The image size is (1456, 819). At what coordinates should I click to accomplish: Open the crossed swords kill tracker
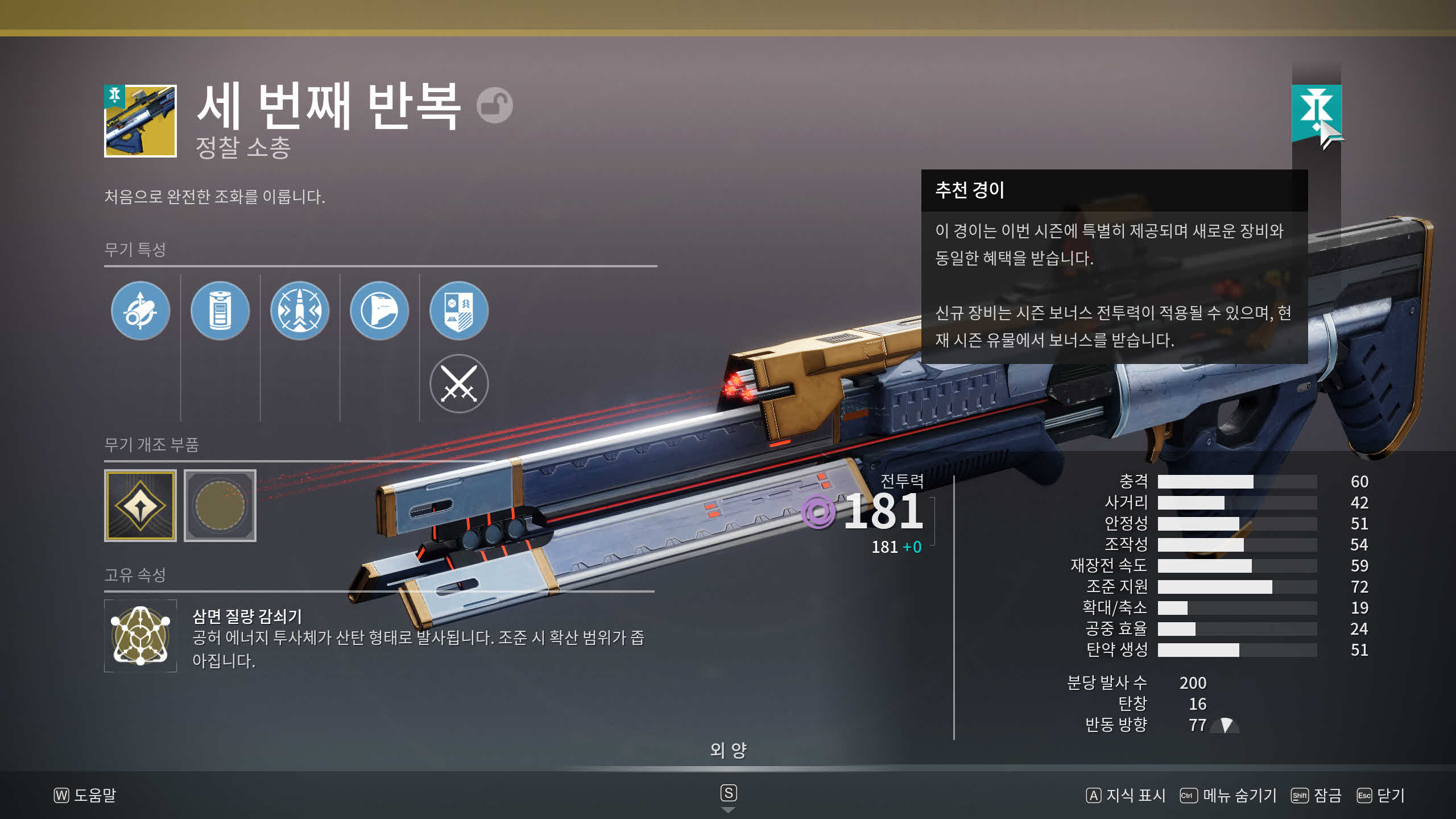tap(458, 383)
